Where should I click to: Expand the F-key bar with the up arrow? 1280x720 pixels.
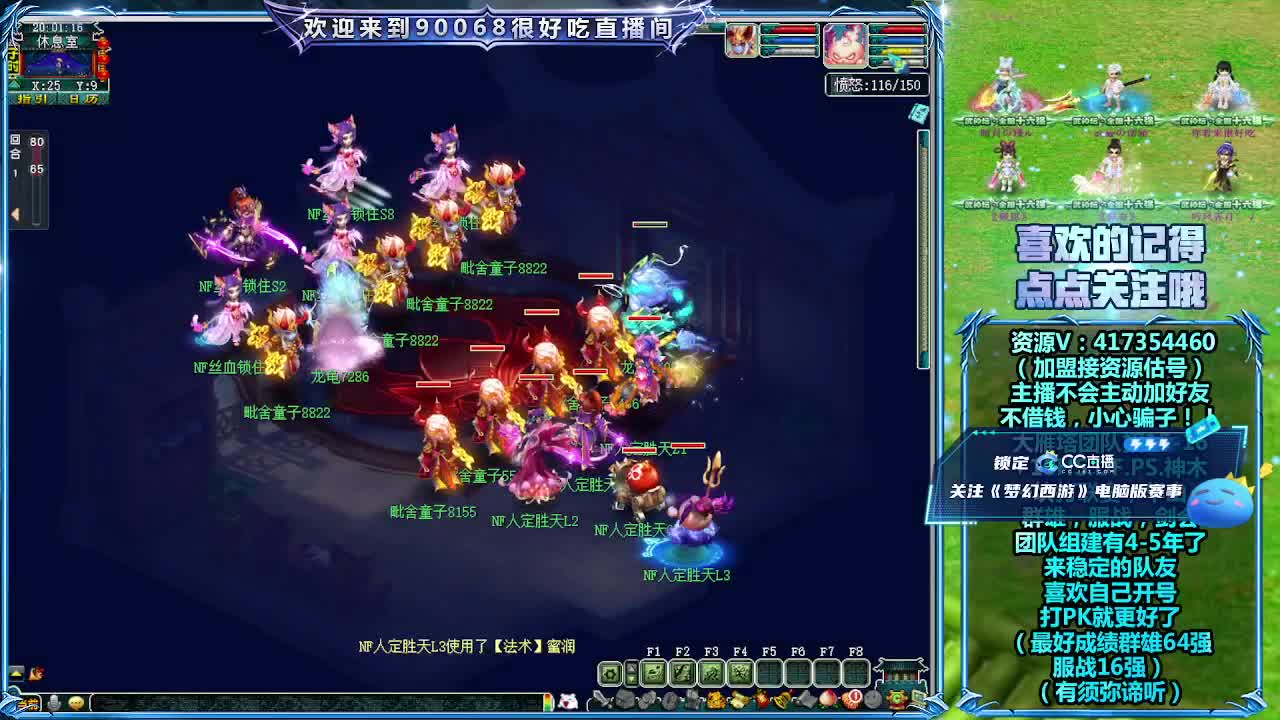(630, 665)
